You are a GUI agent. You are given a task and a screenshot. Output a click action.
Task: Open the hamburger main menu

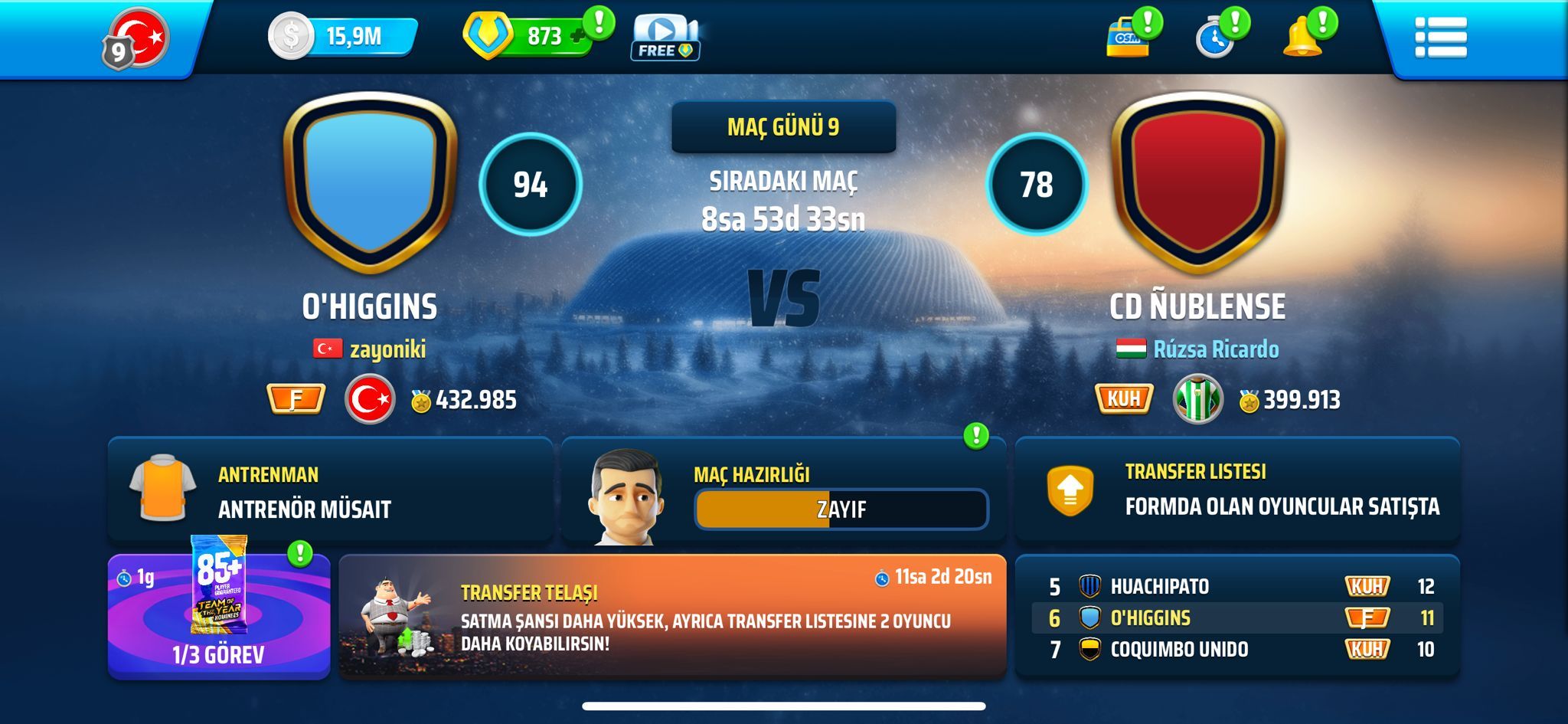coord(1440,38)
